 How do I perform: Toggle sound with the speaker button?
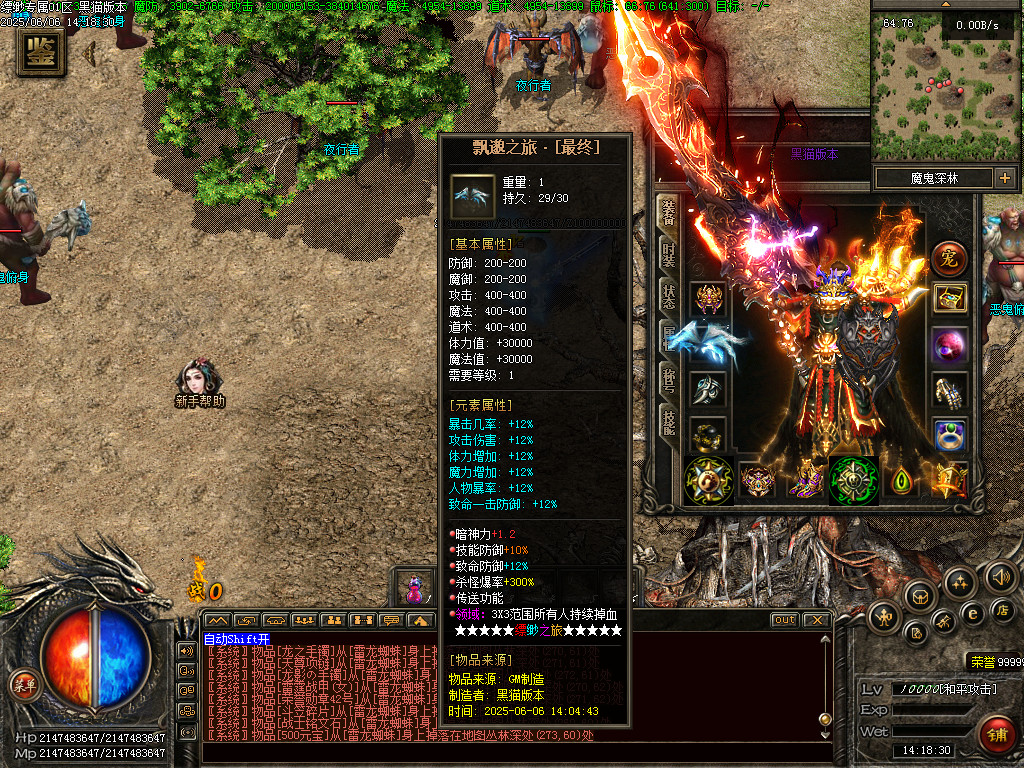(x=999, y=576)
